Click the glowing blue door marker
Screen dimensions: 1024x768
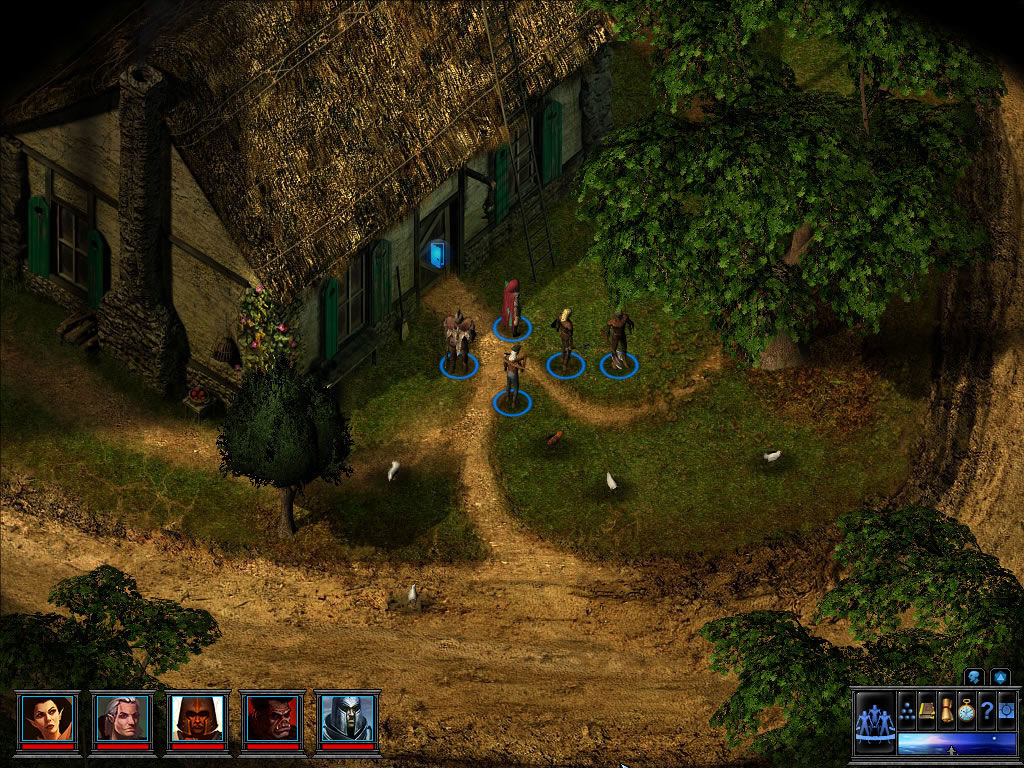point(437,255)
